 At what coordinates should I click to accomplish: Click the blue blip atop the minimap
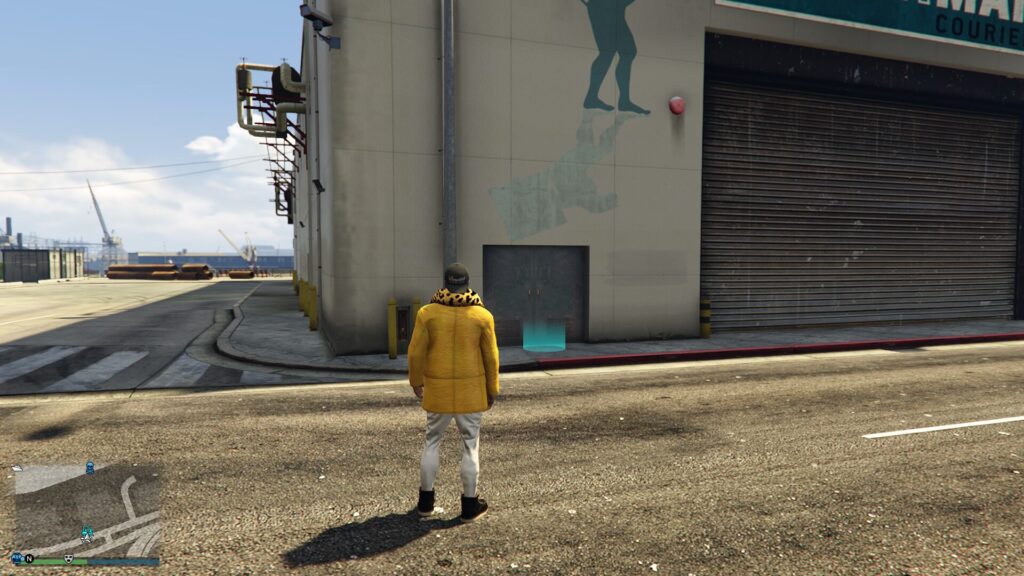(x=90, y=467)
